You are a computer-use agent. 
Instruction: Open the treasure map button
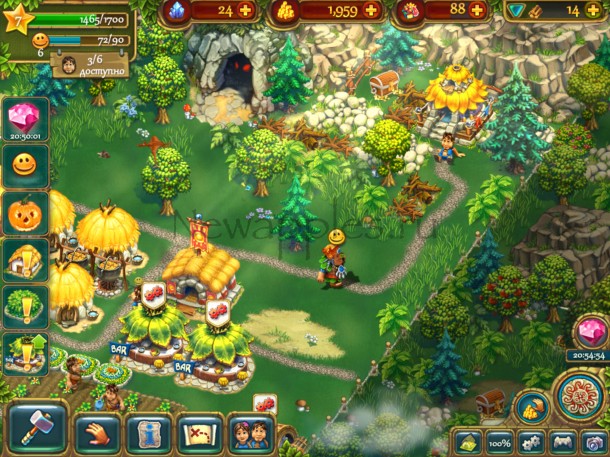coord(199,432)
